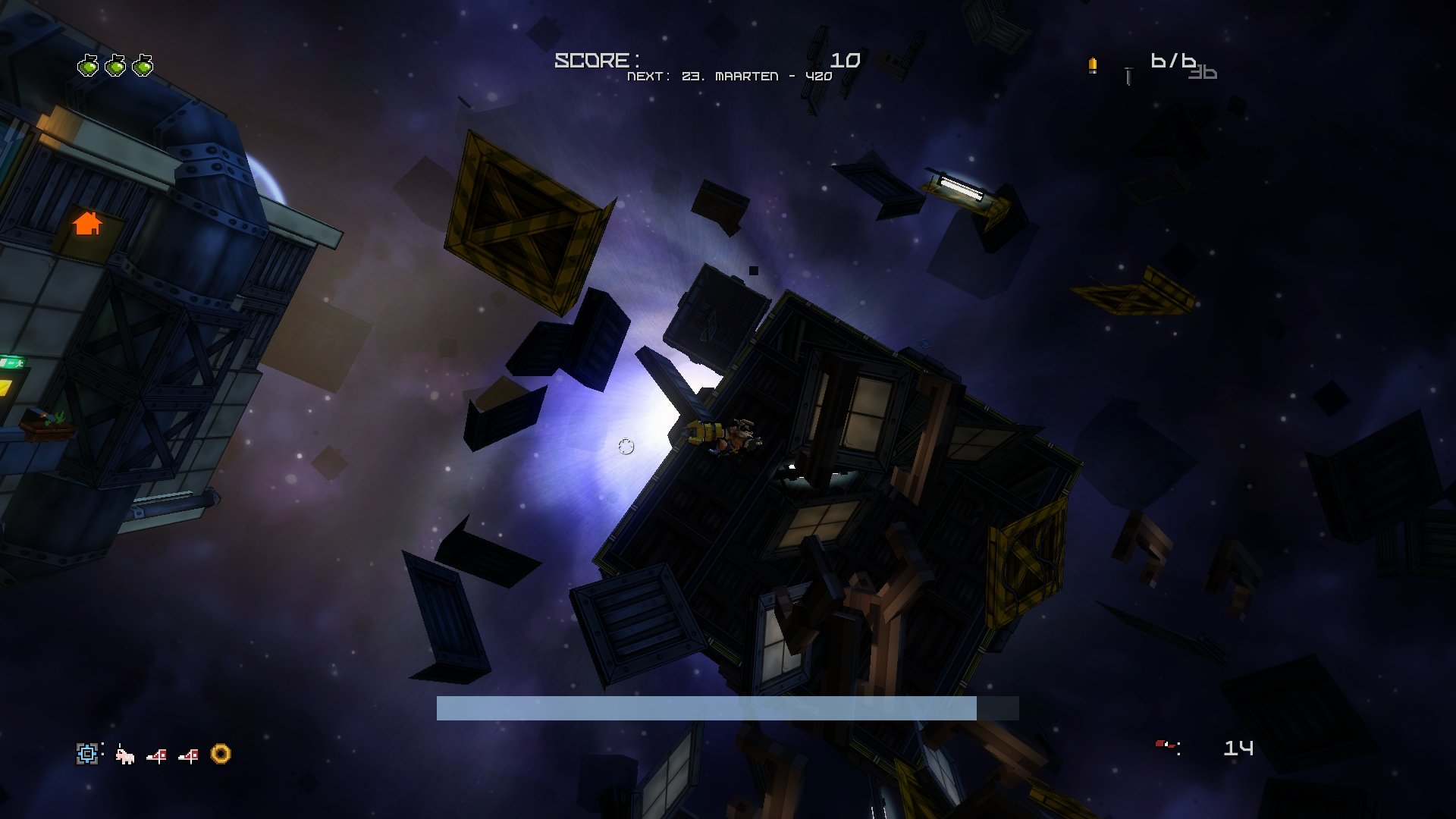Select the rightmost health flask icon

[142, 66]
